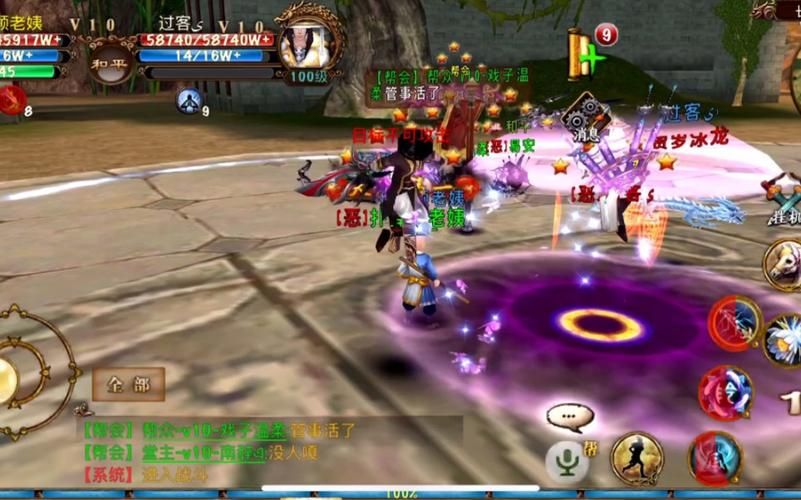Open the chat log panel
The width and height of the screenshot is (801, 500).
click(270, 444)
